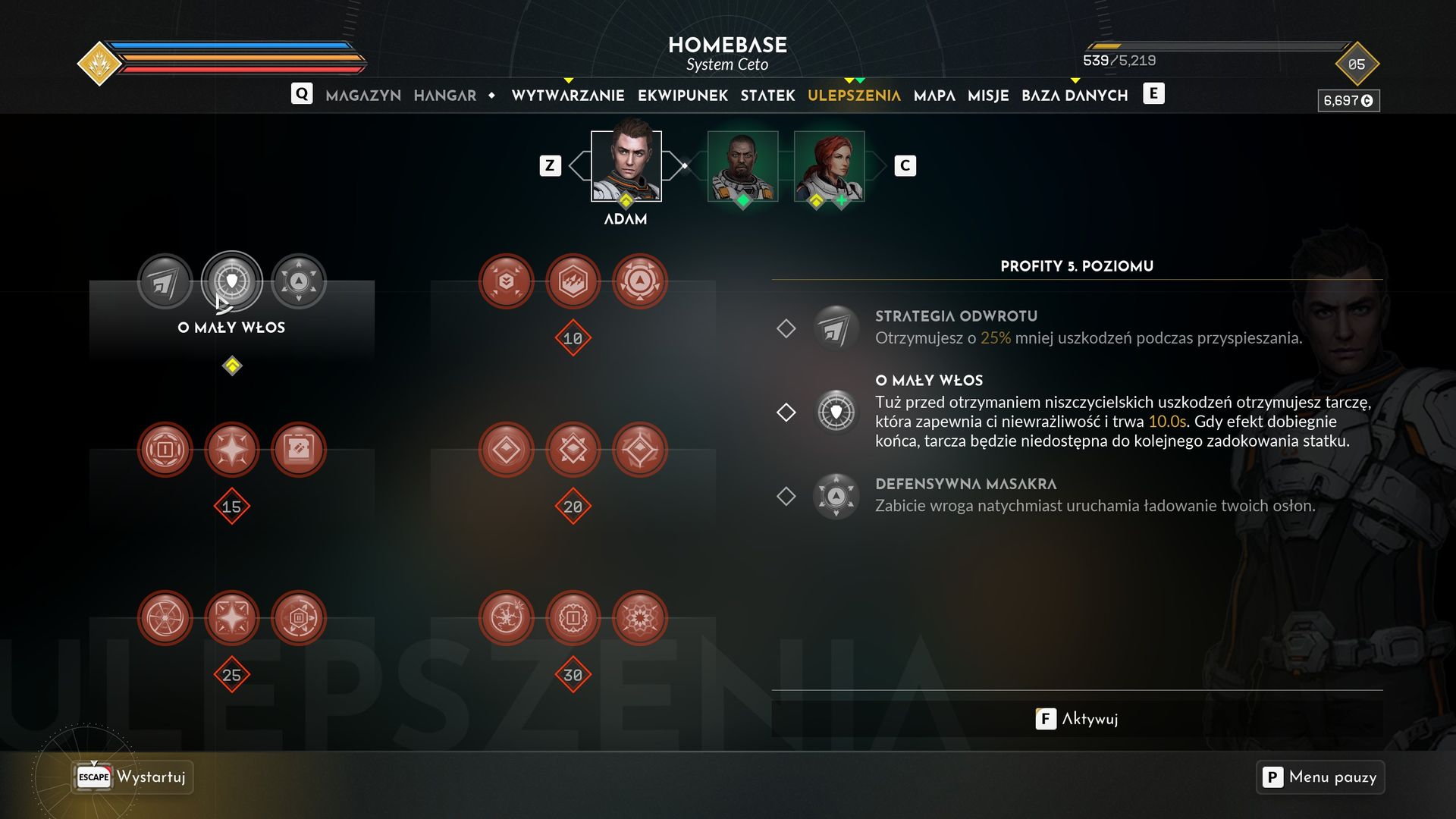Select Adam's character portrait
Viewport: 1456px width, 819px height.
pos(626,165)
